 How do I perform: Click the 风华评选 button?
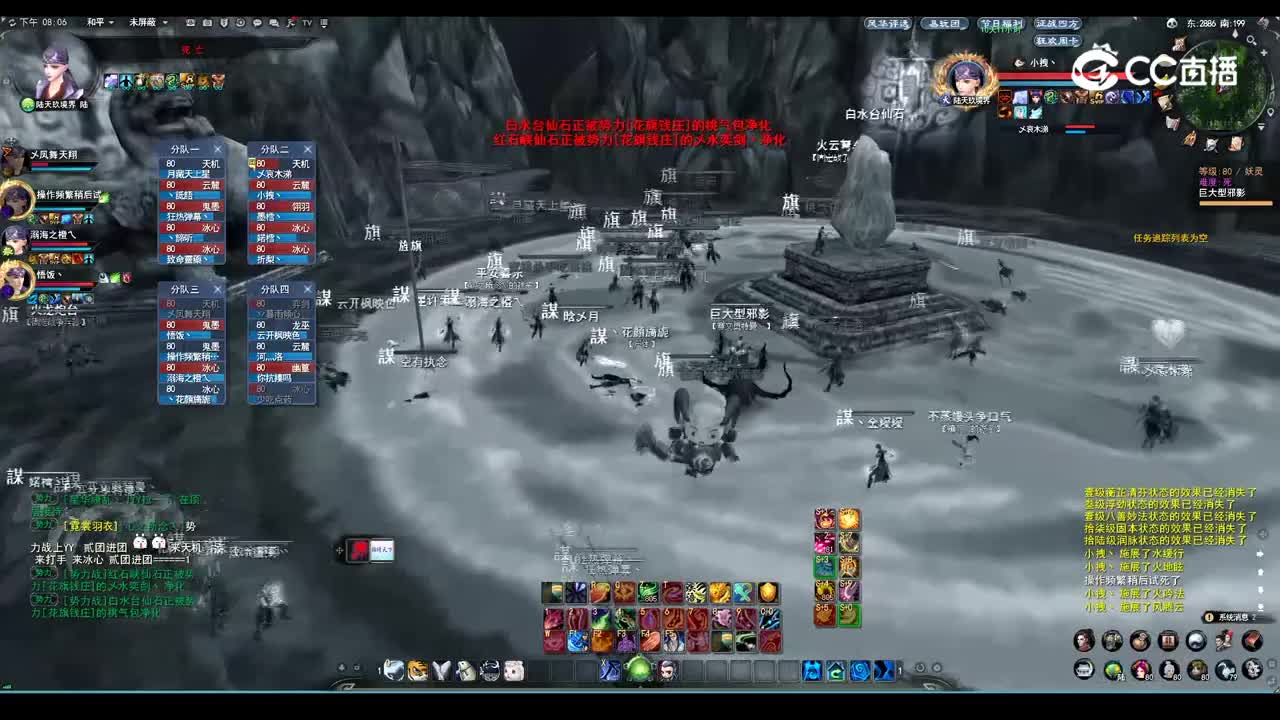887,23
